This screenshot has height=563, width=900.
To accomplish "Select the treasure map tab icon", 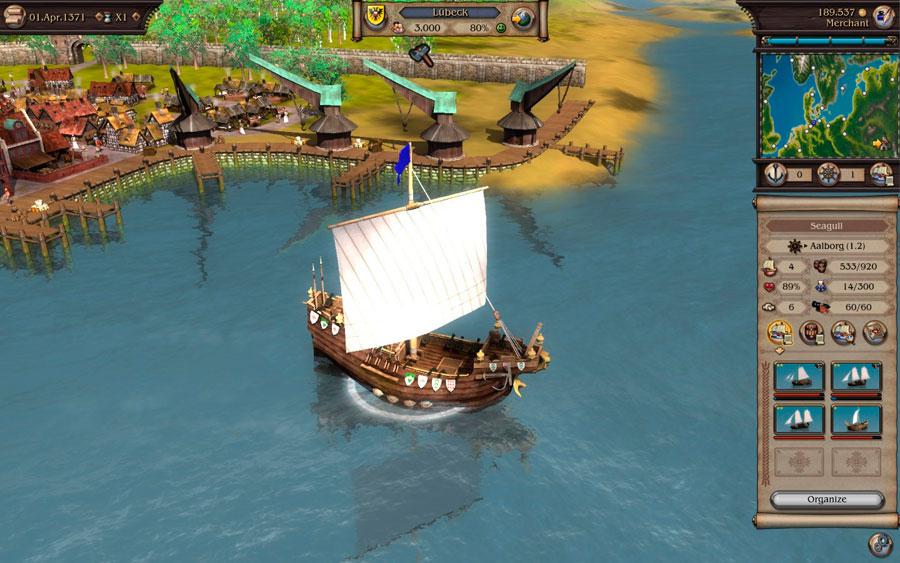I will pyautogui.click(x=874, y=332).
